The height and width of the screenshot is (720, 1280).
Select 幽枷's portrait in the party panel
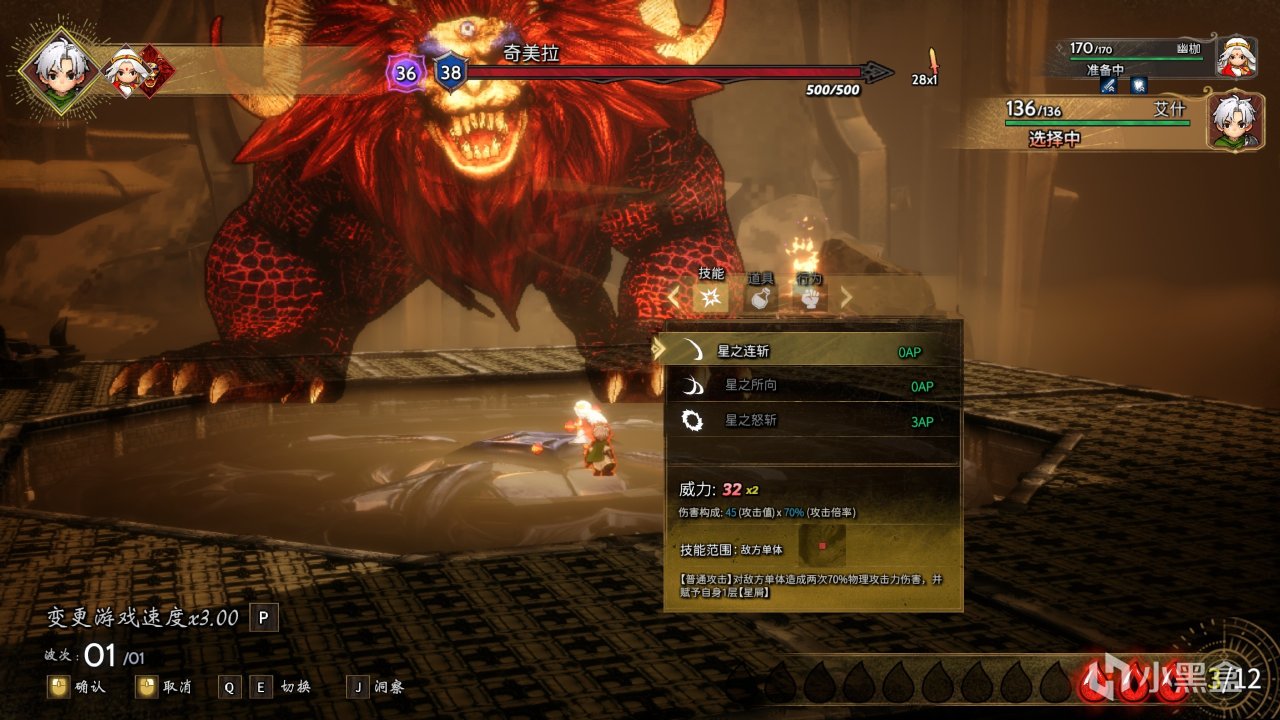pyautogui.click(x=1236, y=57)
